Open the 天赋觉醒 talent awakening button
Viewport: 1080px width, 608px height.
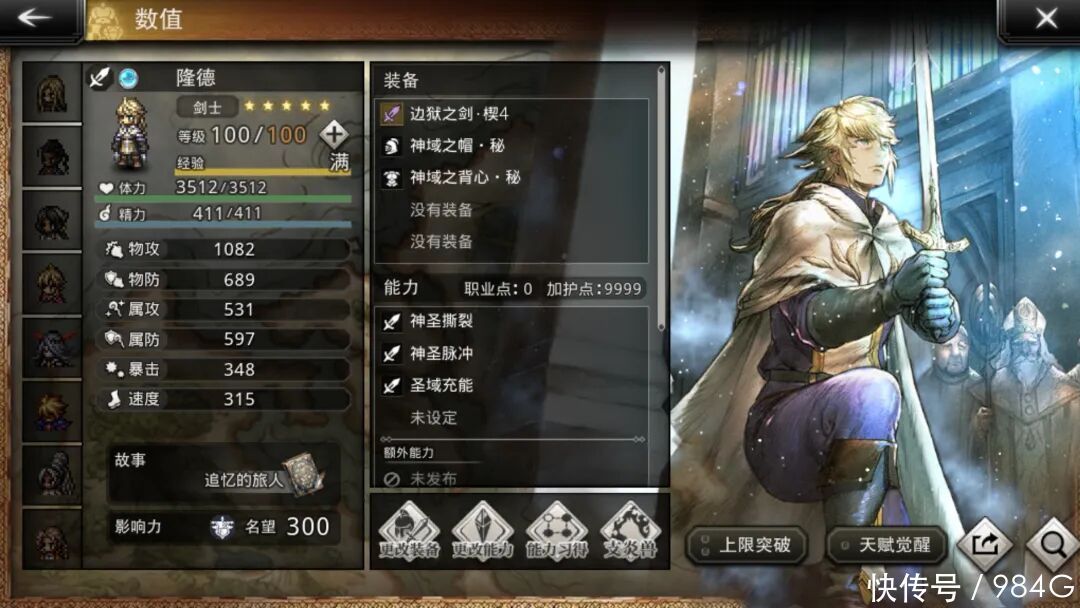click(886, 545)
